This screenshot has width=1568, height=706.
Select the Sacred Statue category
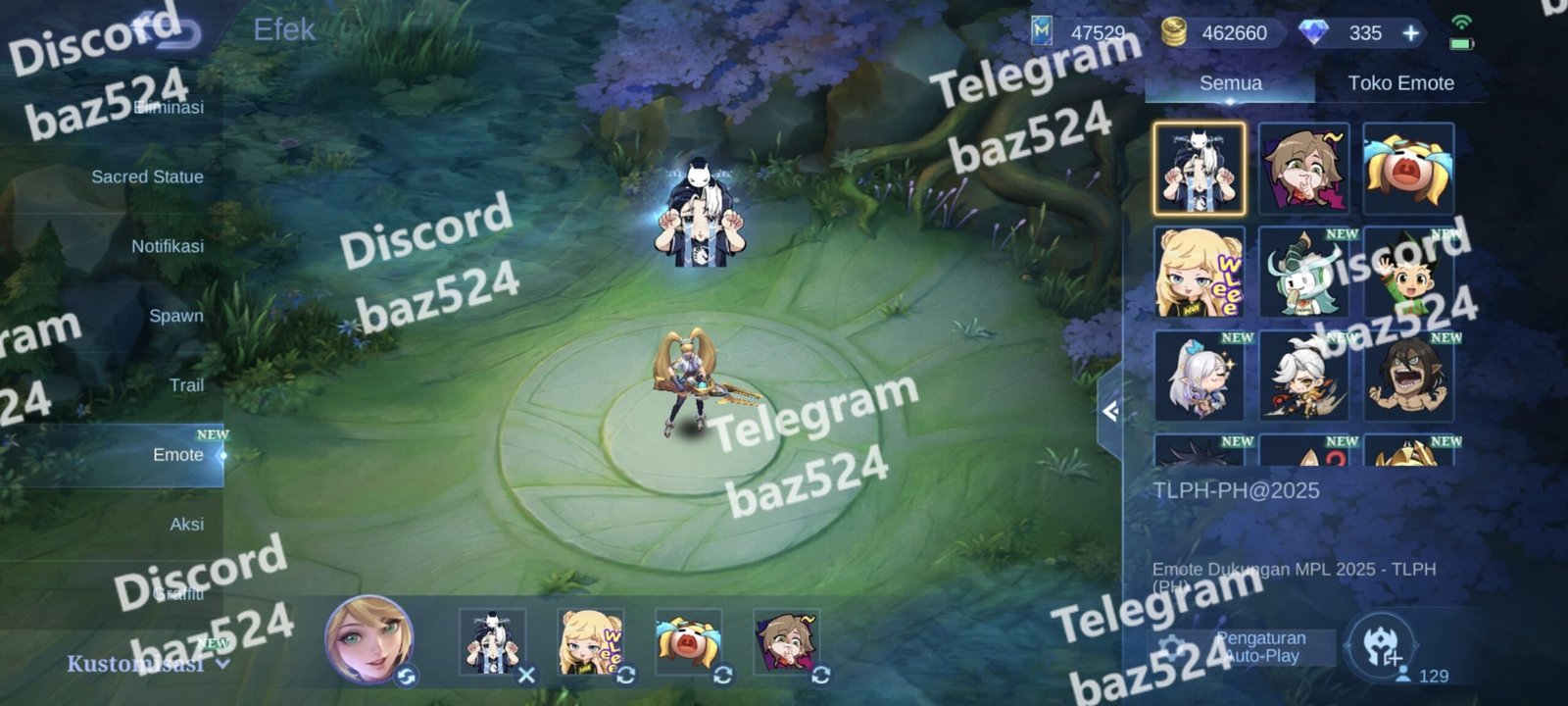147,176
